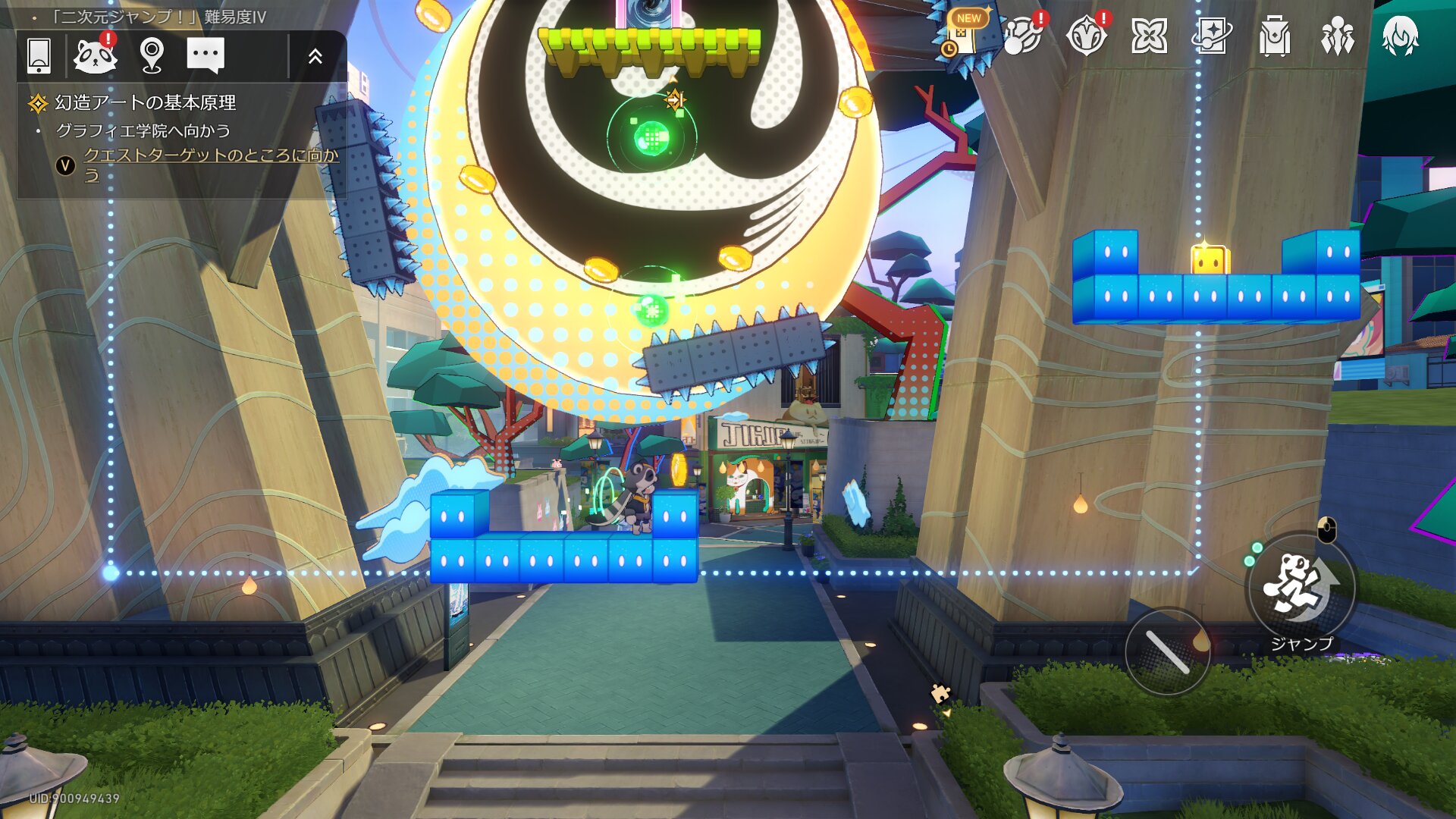Open the backpack inventory icon

click(x=1275, y=36)
